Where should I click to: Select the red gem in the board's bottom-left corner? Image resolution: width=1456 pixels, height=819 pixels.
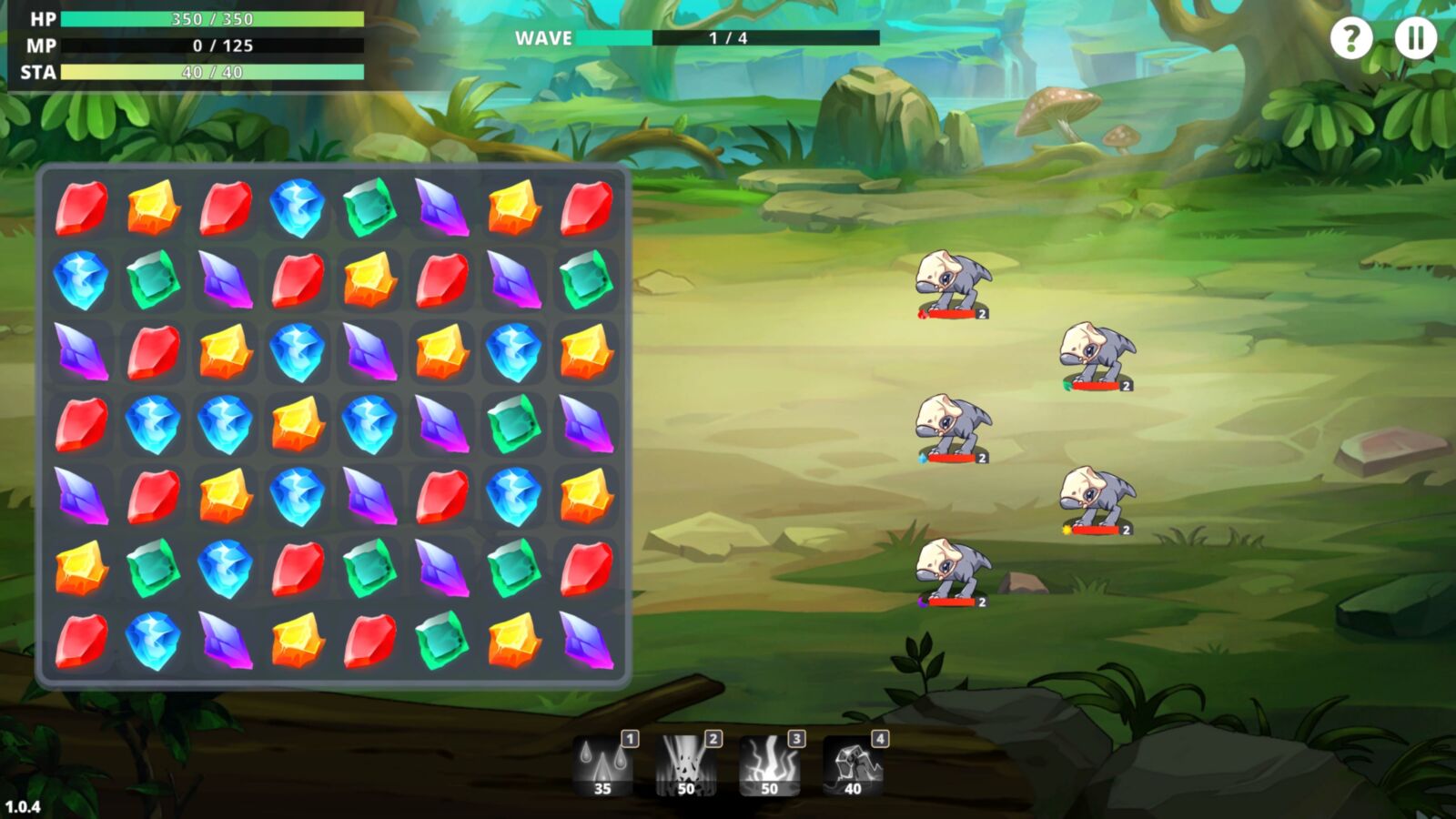[x=81, y=640]
